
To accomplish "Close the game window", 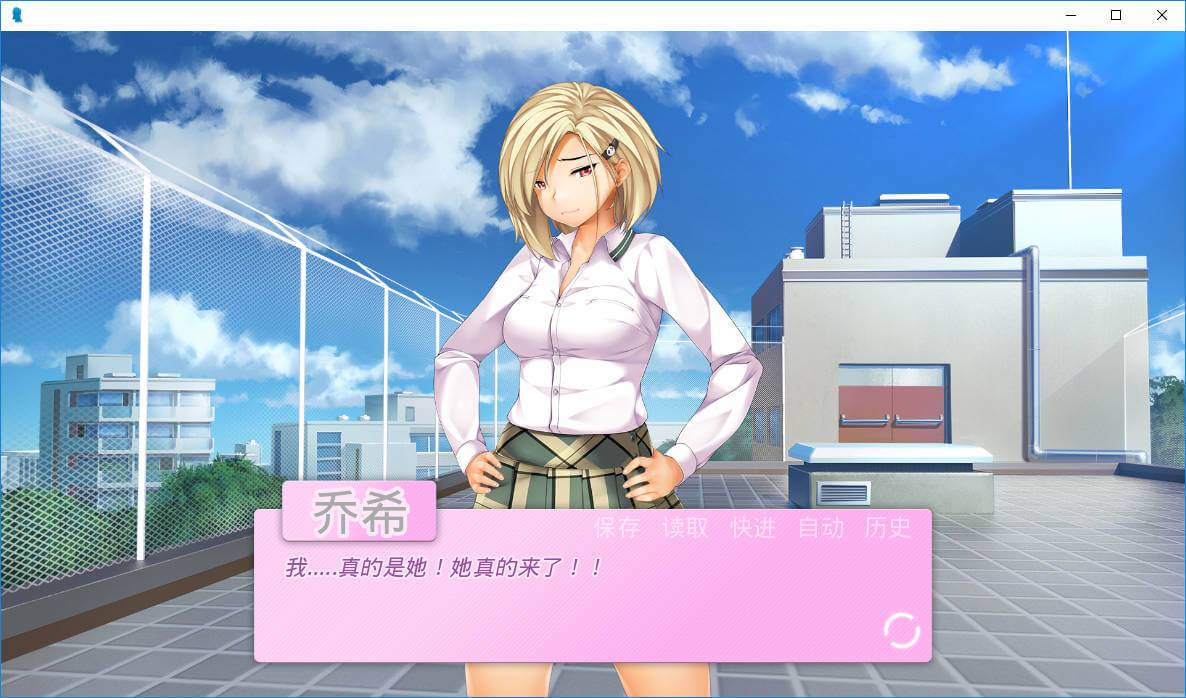I will pyautogui.click(x=1162, y=15).
